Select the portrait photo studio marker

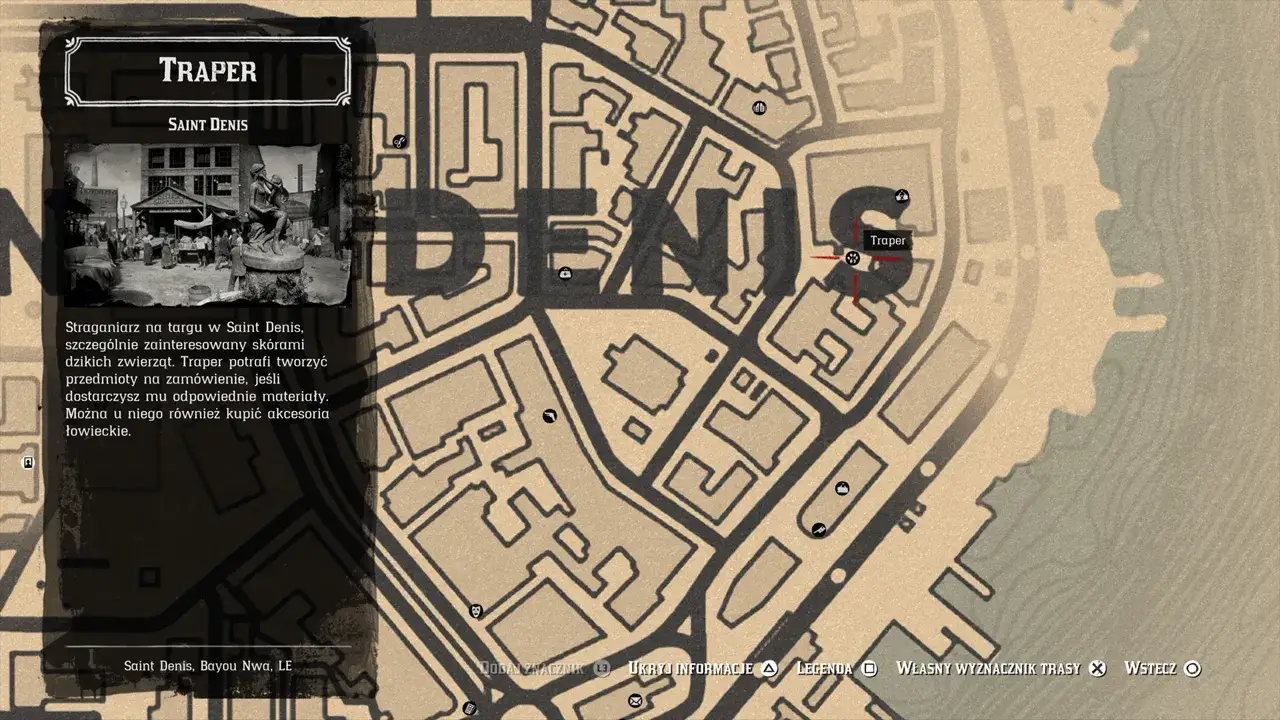(x=28, y=462)
